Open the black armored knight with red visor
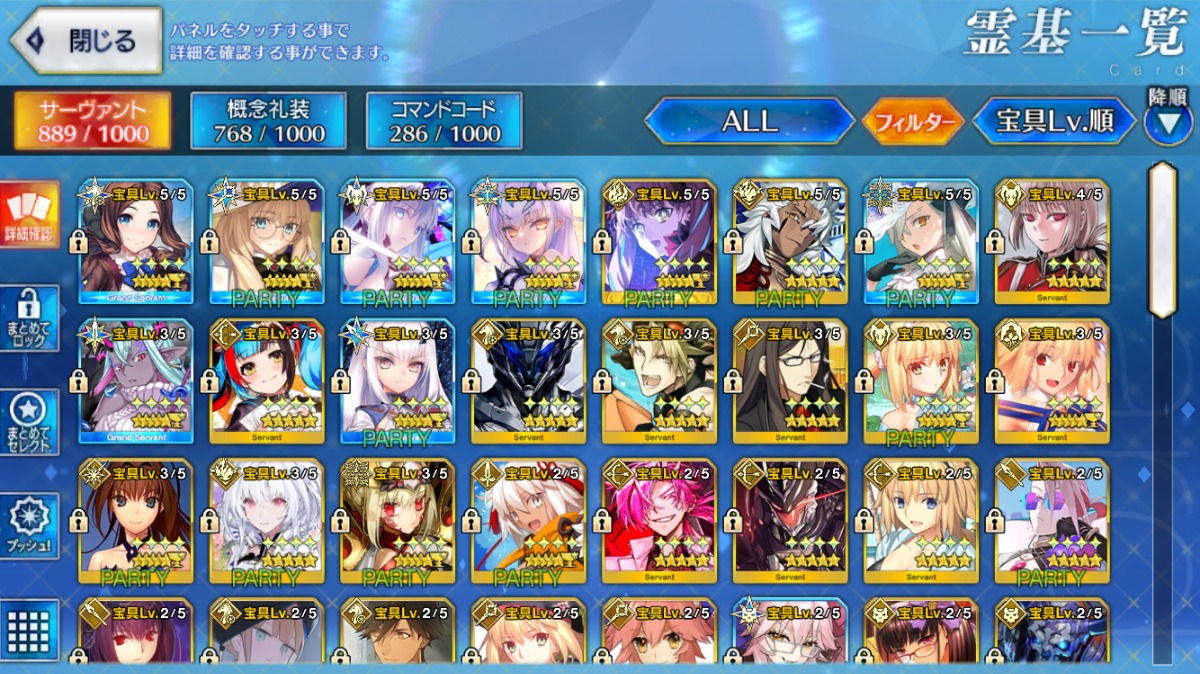Image resolution: width=1200 pixels, height=674 pixels. (x=789, y=521)
